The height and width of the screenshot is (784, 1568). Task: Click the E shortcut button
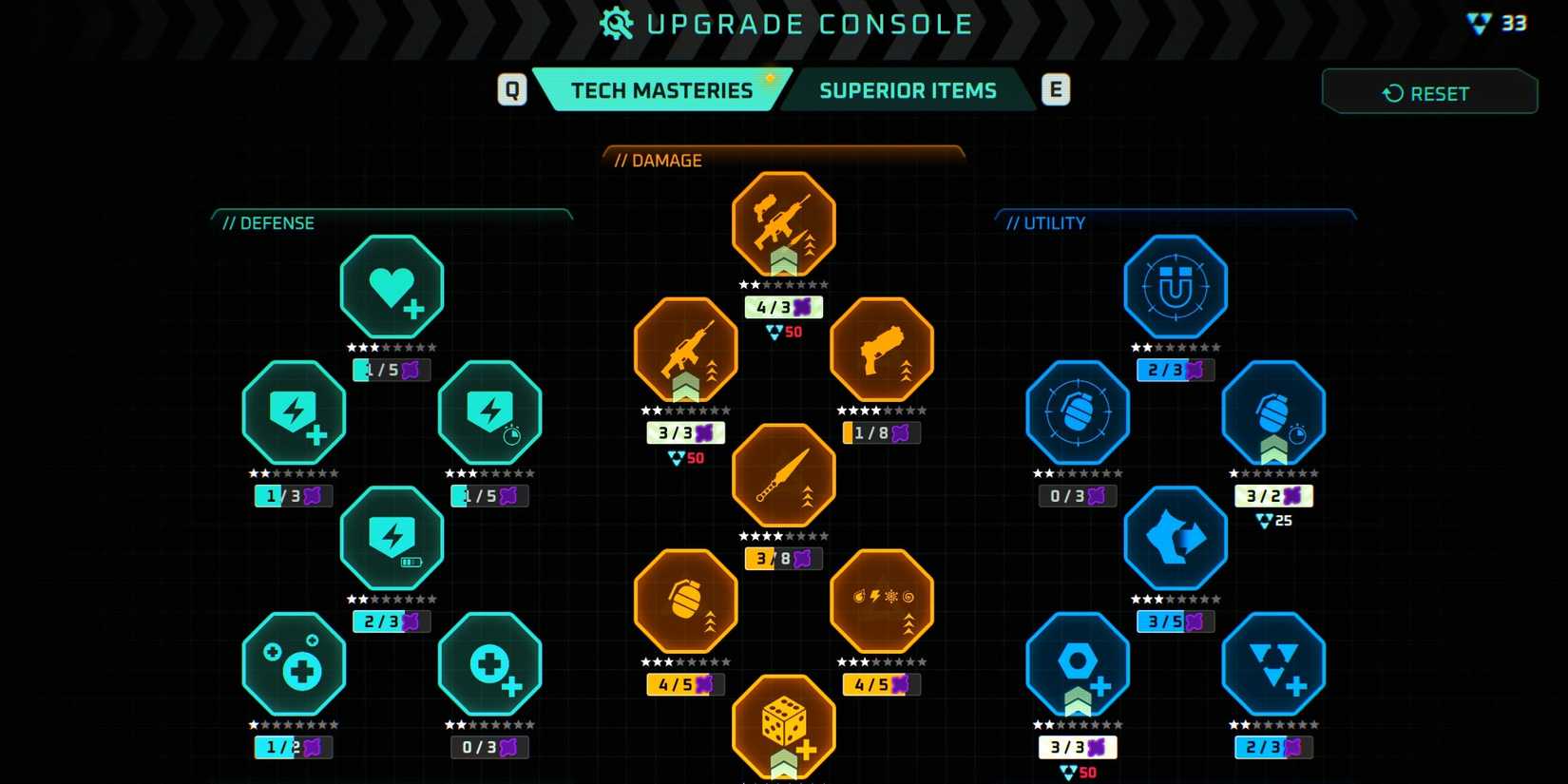point(1056,89)
